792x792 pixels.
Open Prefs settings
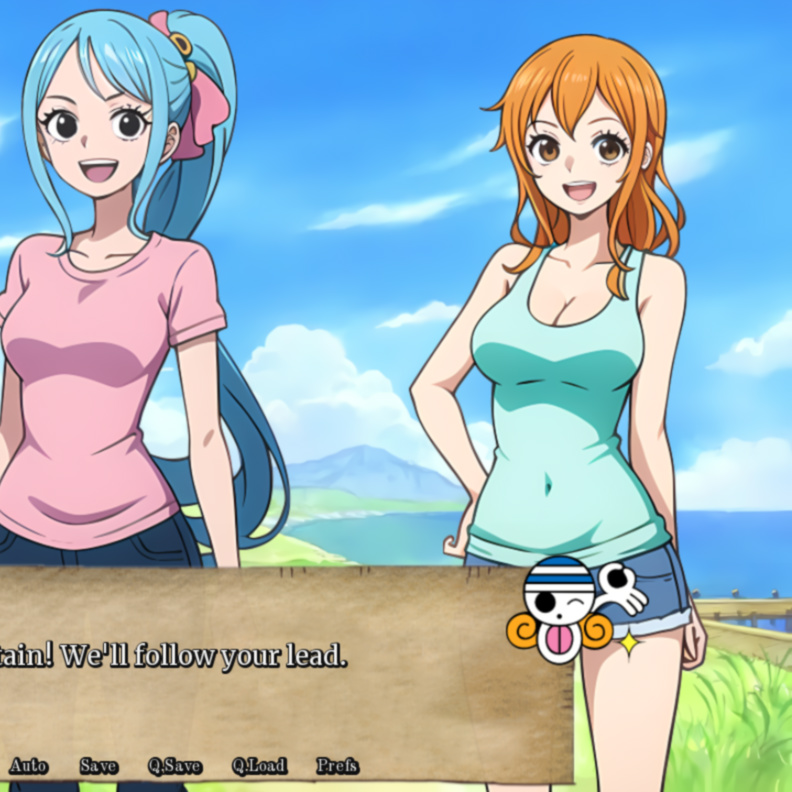pyautogui.click(x=337, y=766)
